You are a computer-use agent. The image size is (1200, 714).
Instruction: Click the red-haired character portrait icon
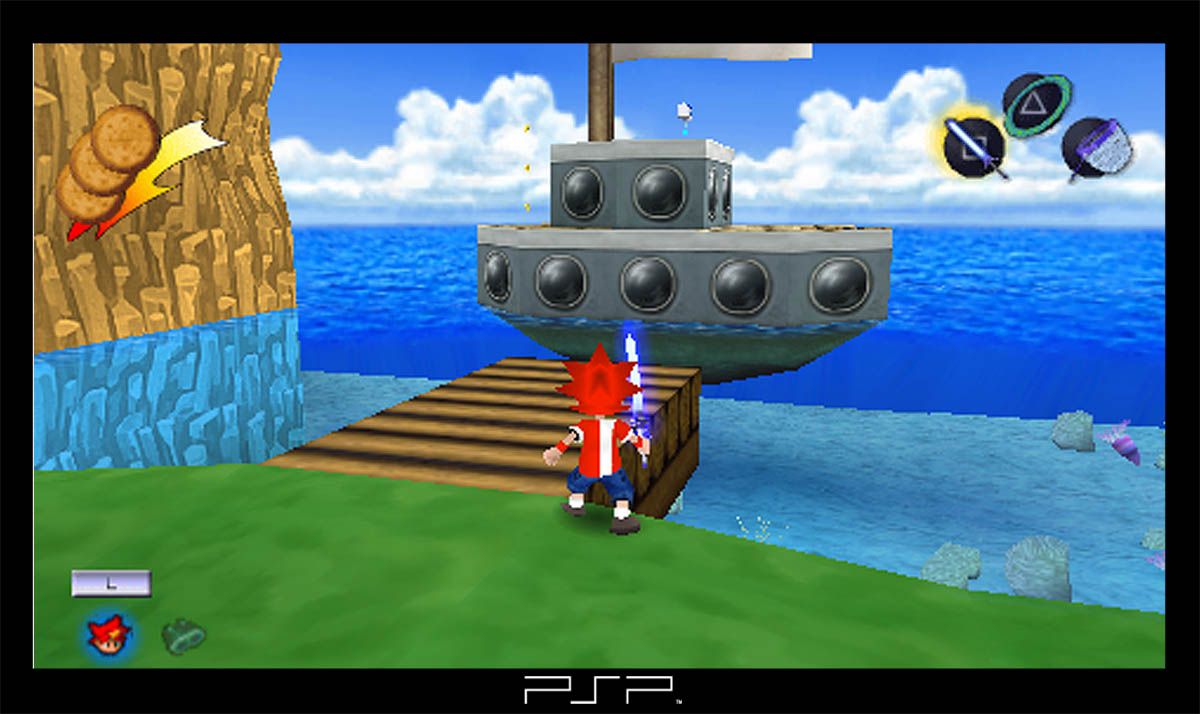pos(109,634)
